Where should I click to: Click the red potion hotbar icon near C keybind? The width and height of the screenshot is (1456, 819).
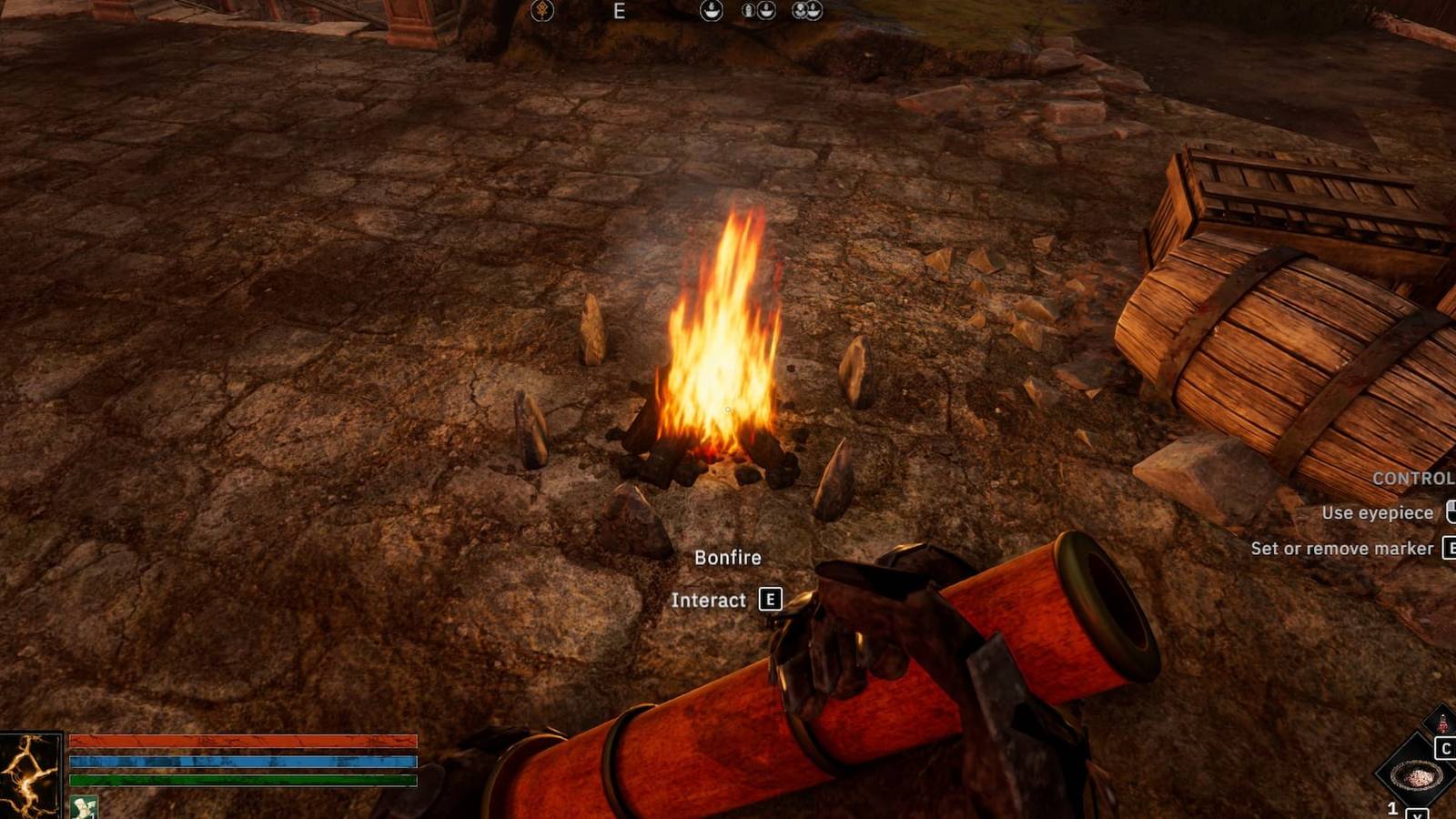(1442, 722)
